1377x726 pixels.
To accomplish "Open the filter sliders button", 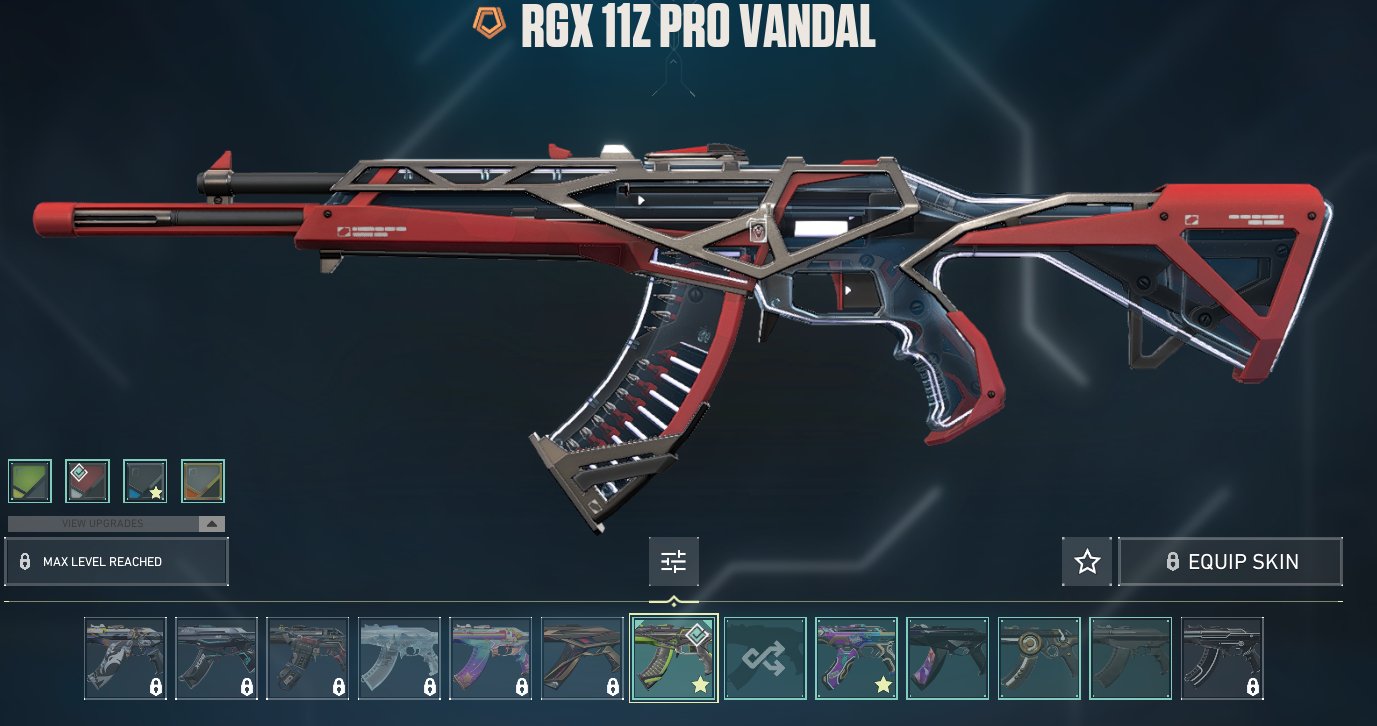I will (674, 562).
